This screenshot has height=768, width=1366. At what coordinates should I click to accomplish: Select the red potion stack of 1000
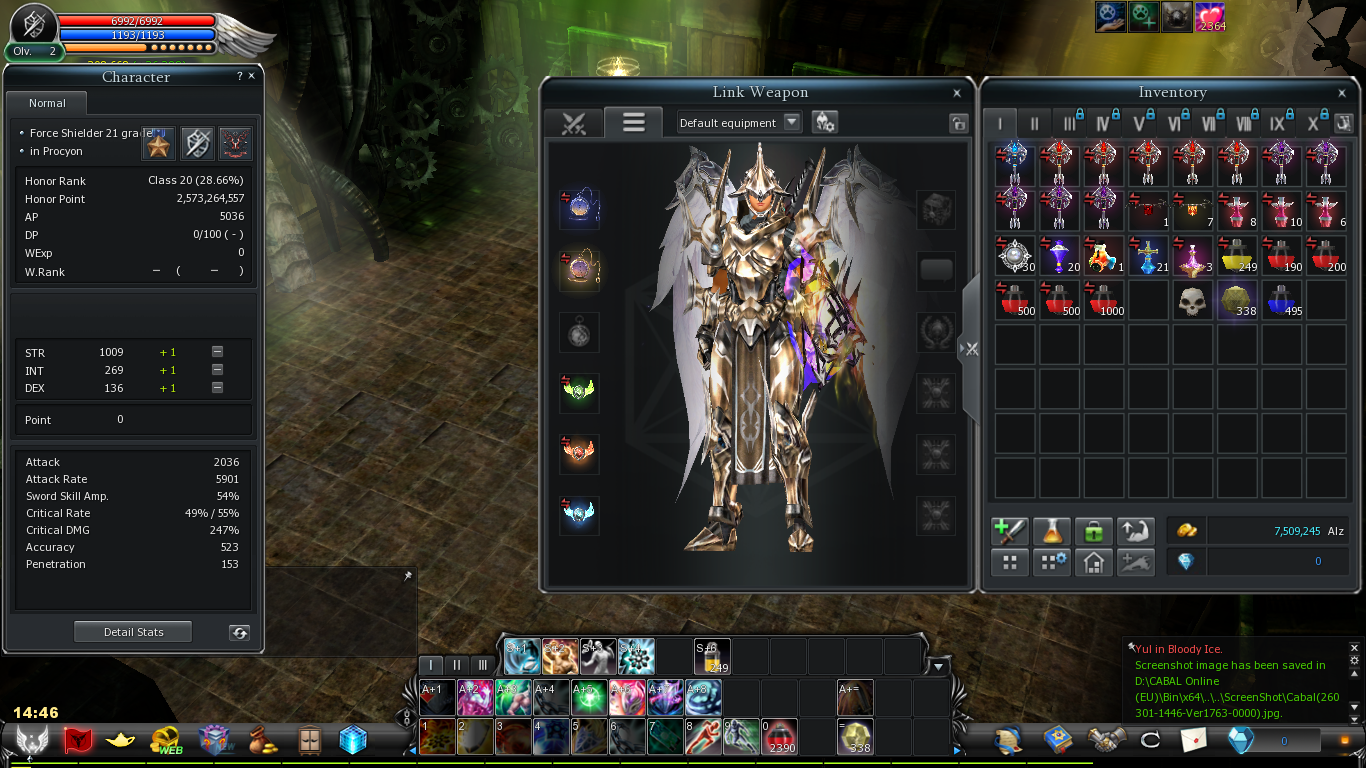(x=1102, y=300)
